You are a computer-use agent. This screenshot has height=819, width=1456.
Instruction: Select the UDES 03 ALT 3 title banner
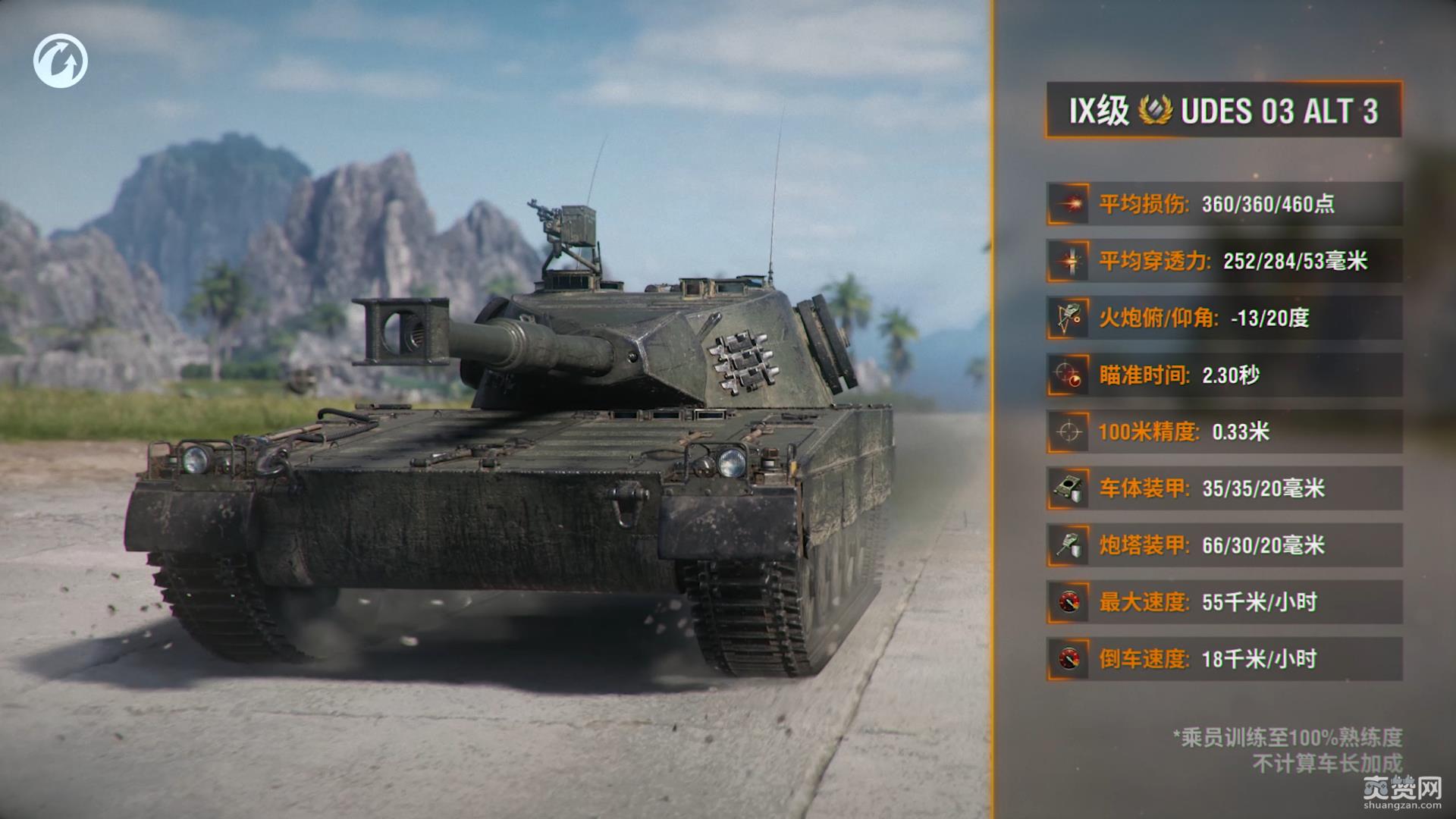[x=1223, y=111]
